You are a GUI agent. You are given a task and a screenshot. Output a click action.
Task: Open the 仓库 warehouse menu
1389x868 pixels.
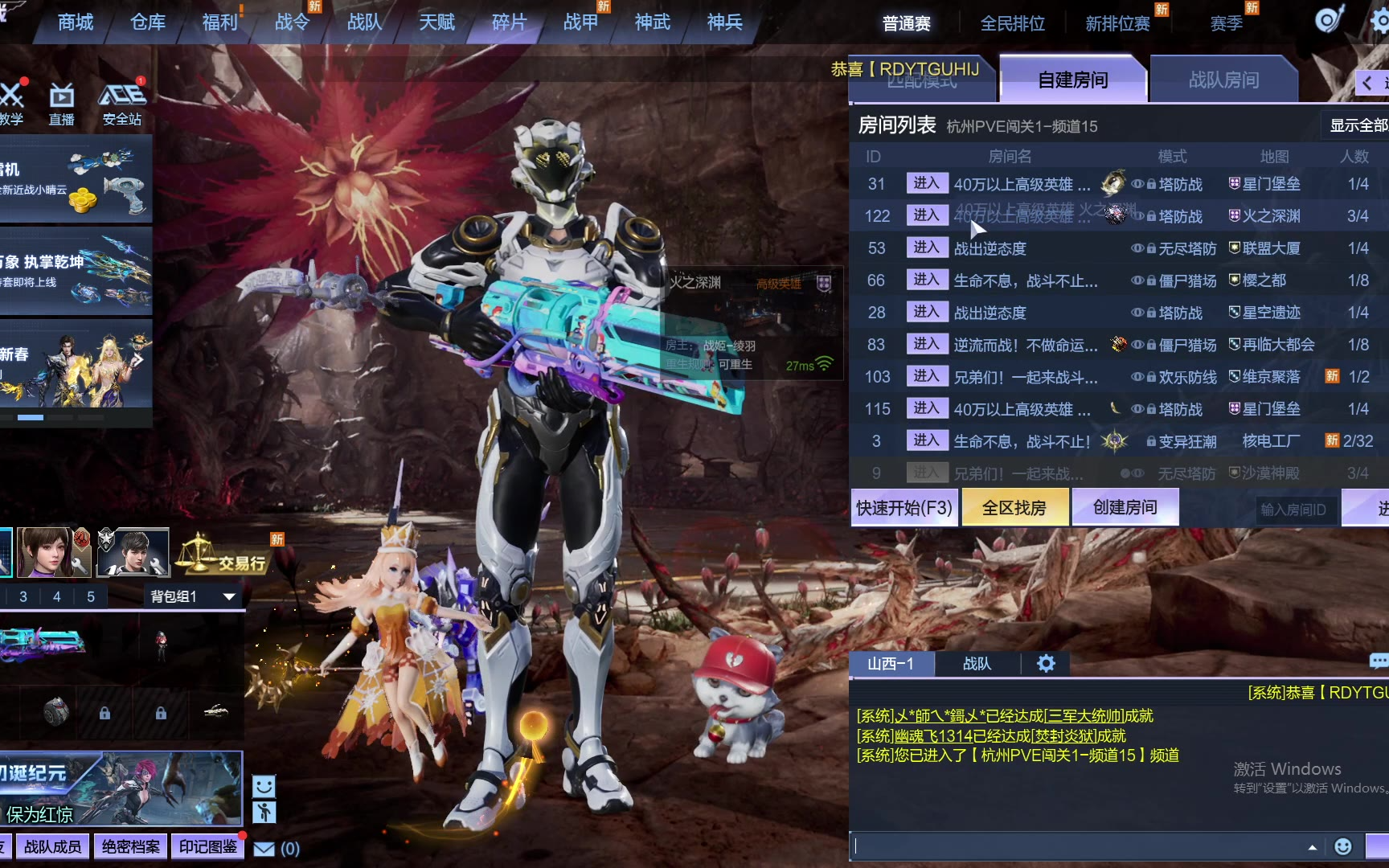(148, 23)
